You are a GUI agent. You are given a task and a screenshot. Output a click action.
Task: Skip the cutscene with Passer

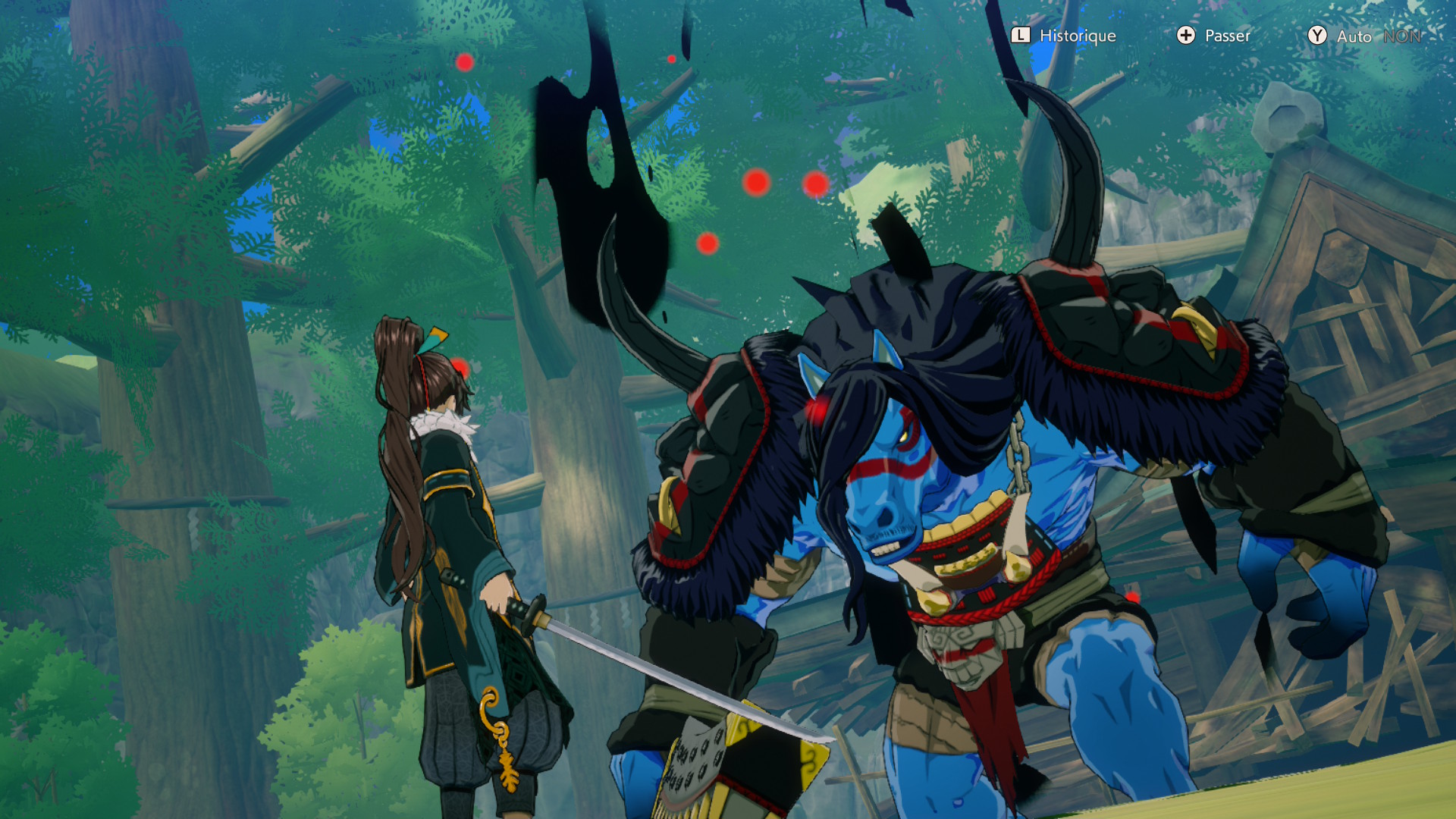click(x=1213, y=36)
